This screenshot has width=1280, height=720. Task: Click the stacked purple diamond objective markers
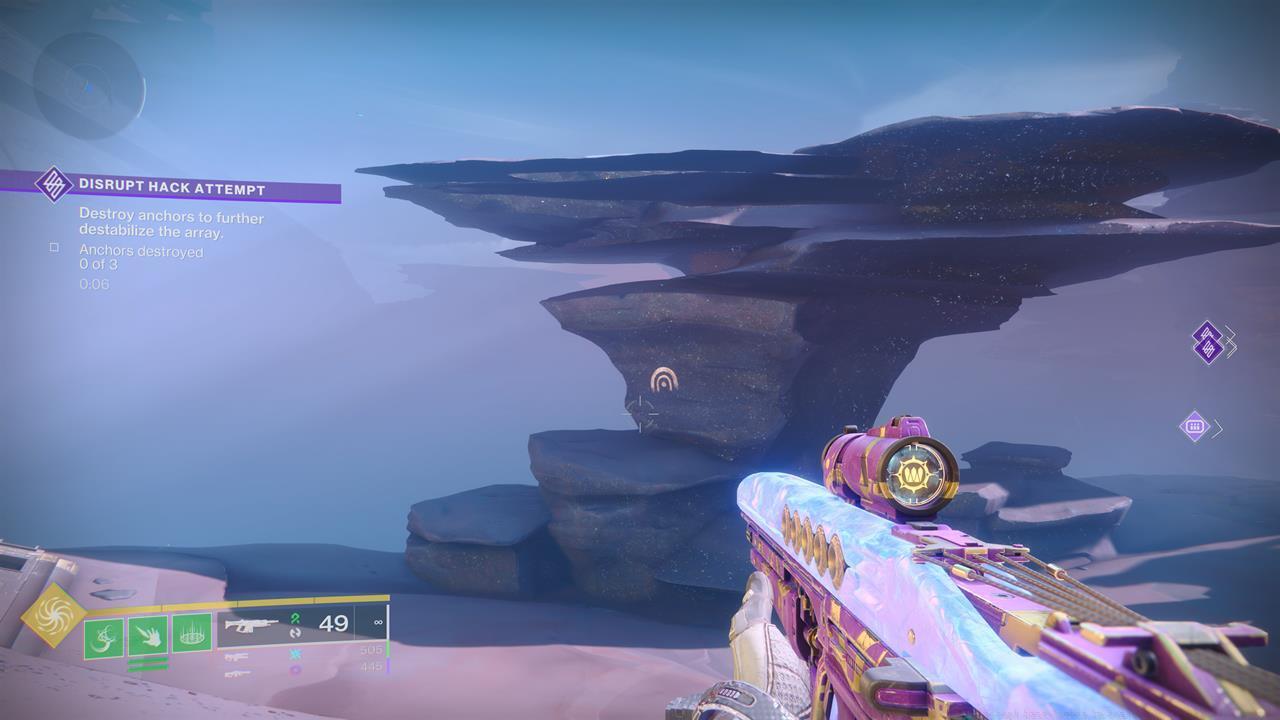pos(1208,342)
